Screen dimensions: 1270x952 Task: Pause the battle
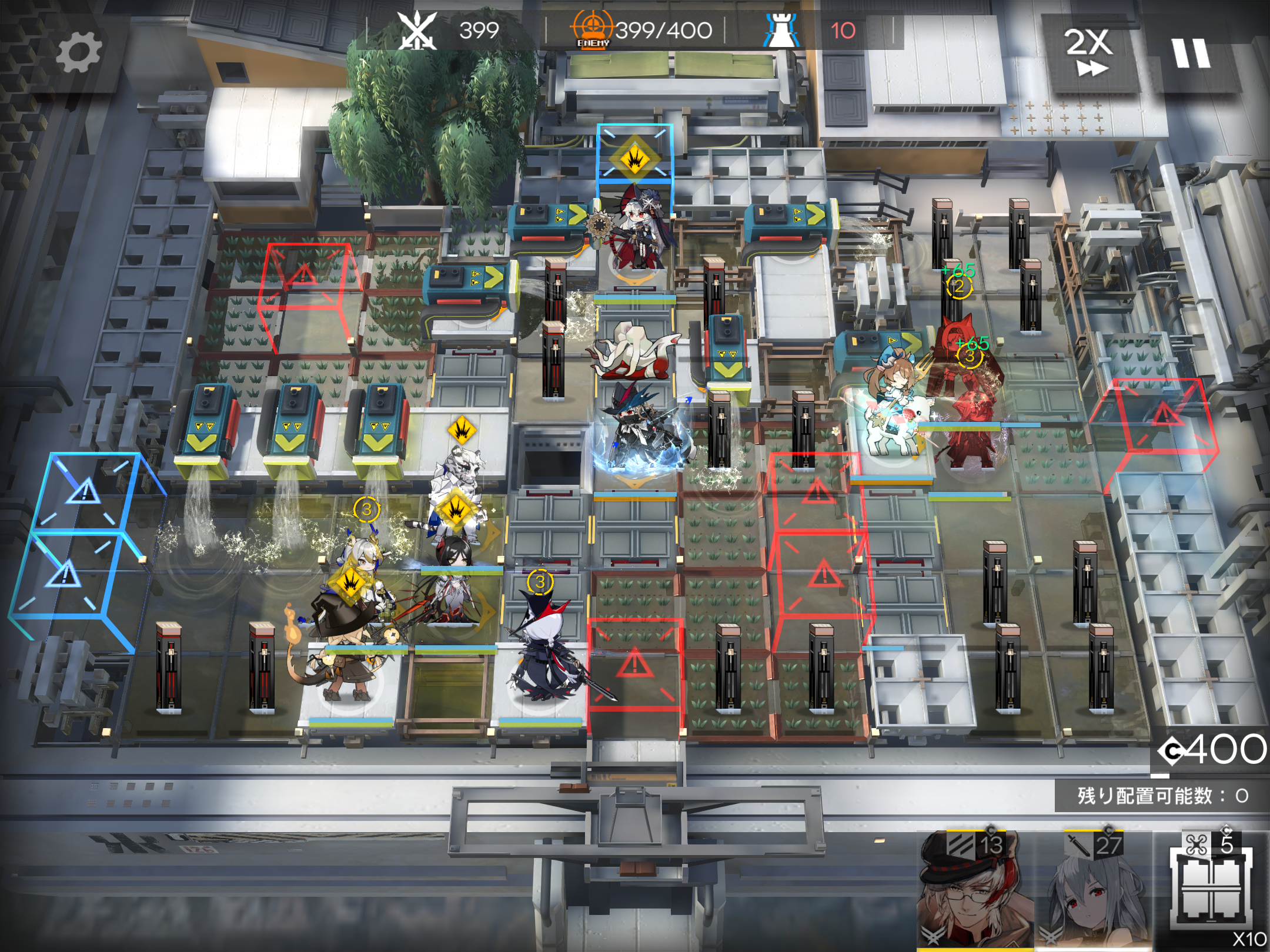[1191, 53]
